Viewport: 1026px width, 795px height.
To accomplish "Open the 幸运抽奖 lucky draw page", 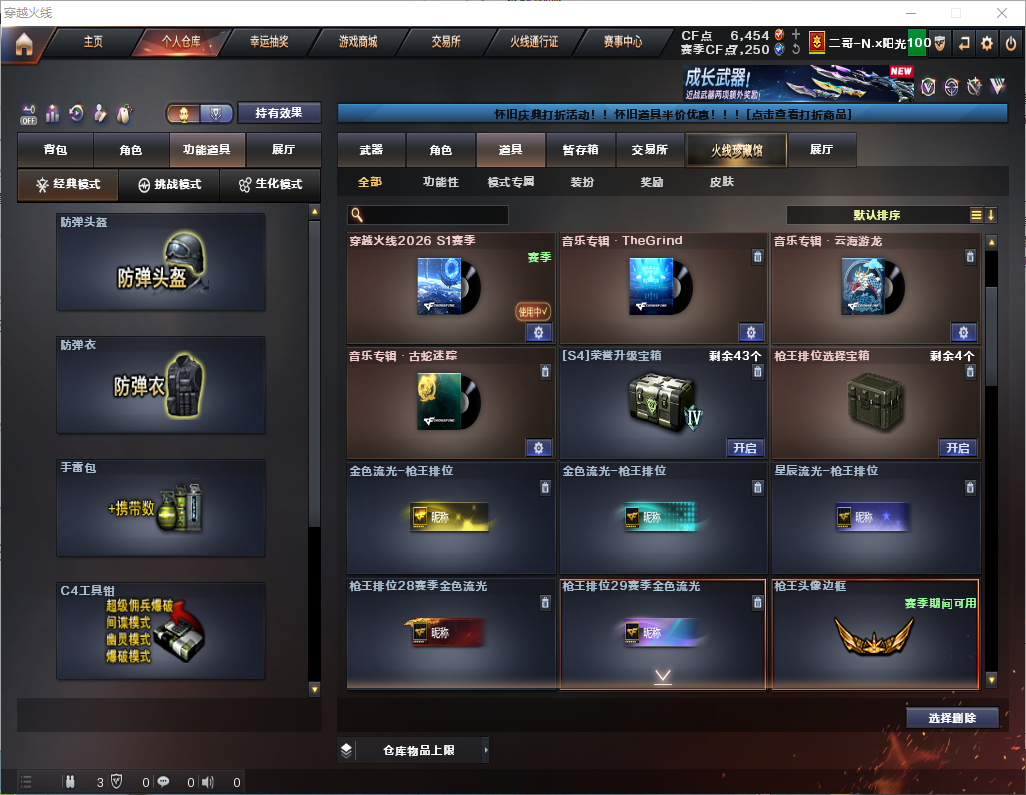I will pos(268,42).
